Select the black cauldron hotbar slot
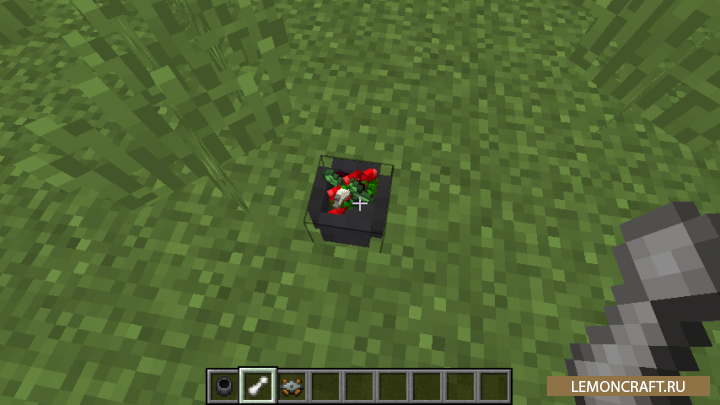The height and width of the screenshot is (405, 720). [224, 385]
